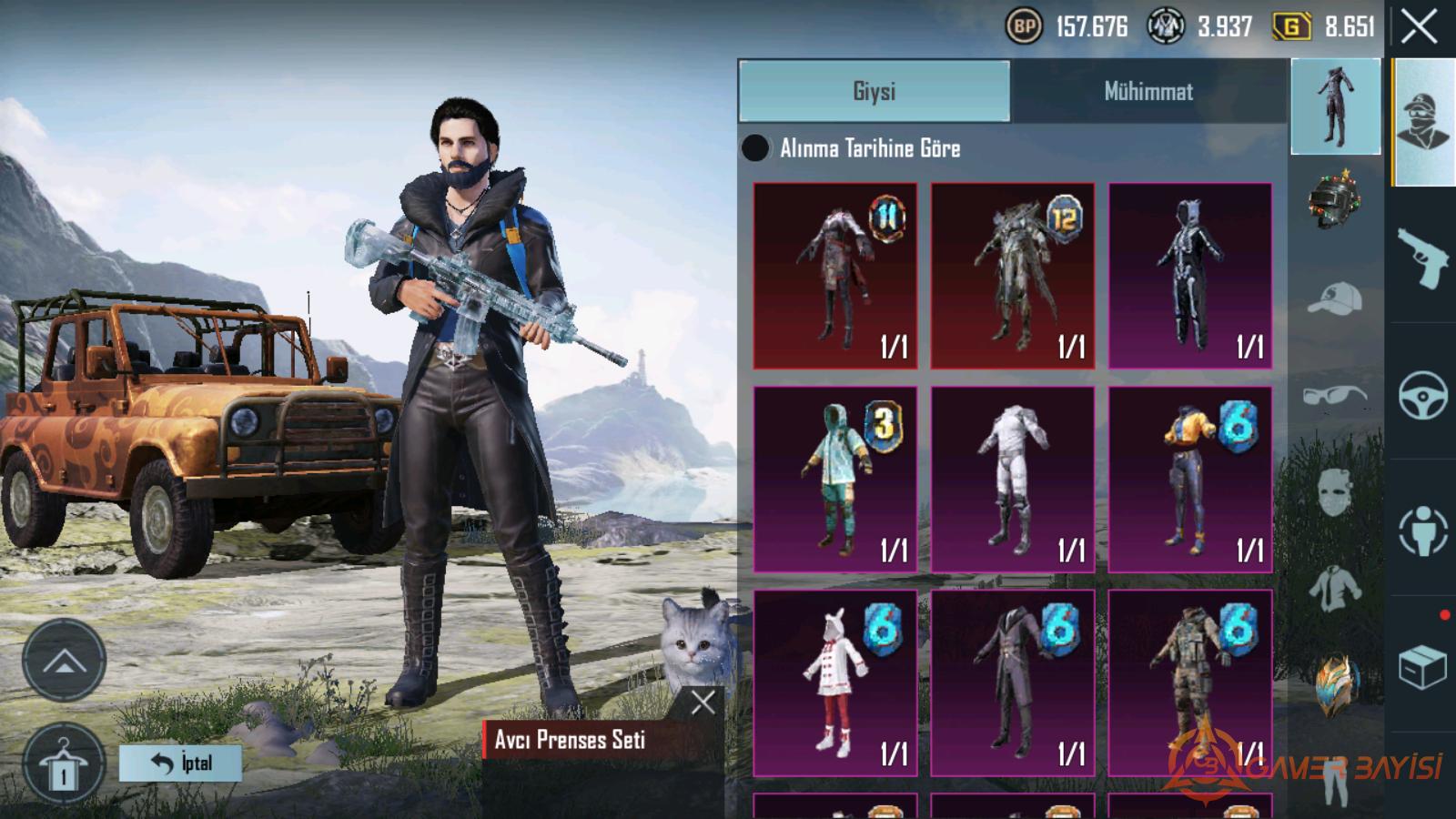Switch to the Giysi tab

pos(874,91)
